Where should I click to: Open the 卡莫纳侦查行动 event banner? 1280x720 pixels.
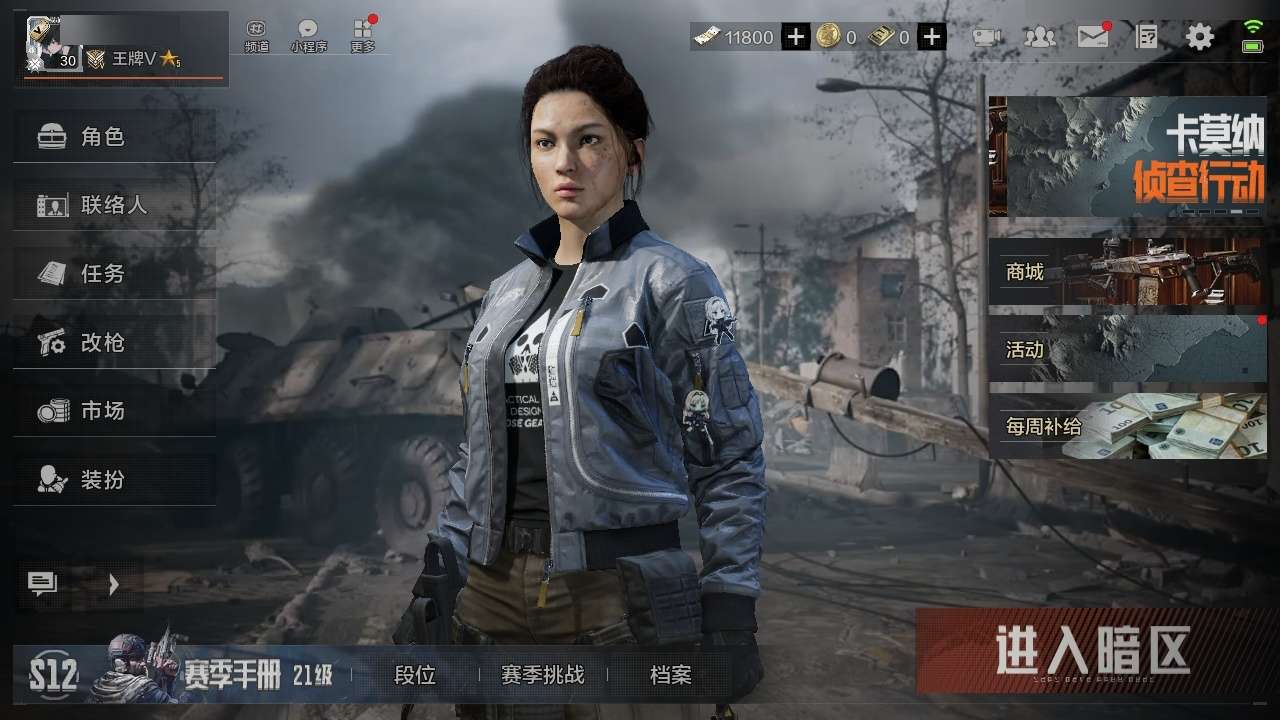pos(1127,157)
